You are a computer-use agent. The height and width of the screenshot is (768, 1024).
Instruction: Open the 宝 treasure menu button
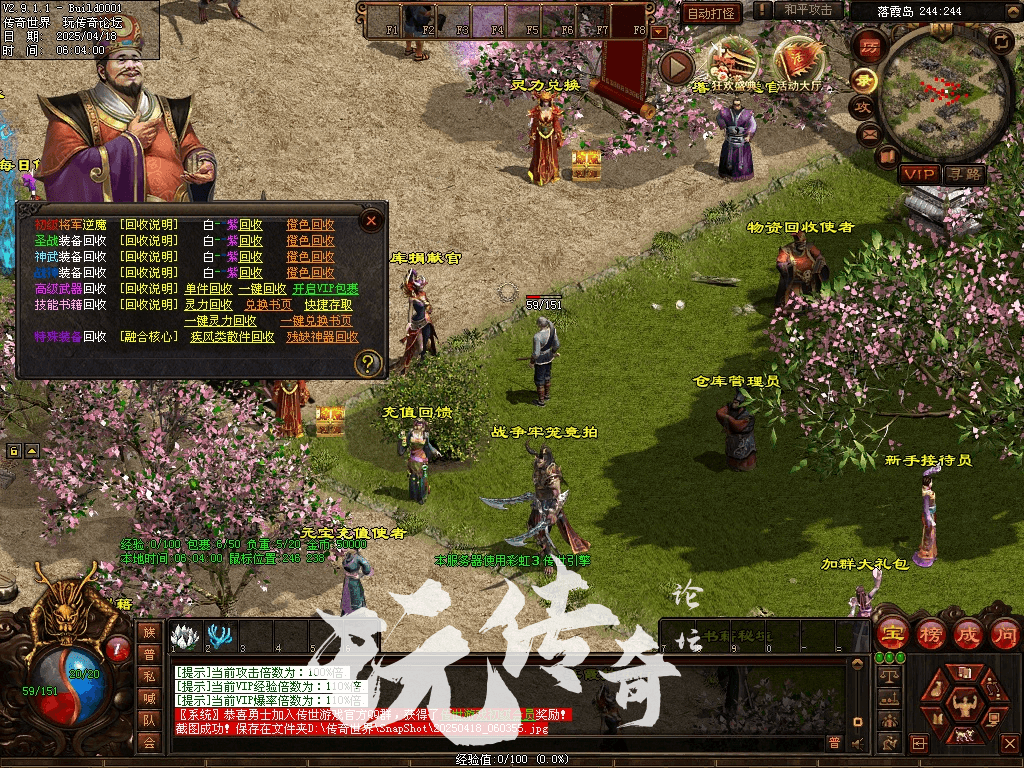(891, 633)
